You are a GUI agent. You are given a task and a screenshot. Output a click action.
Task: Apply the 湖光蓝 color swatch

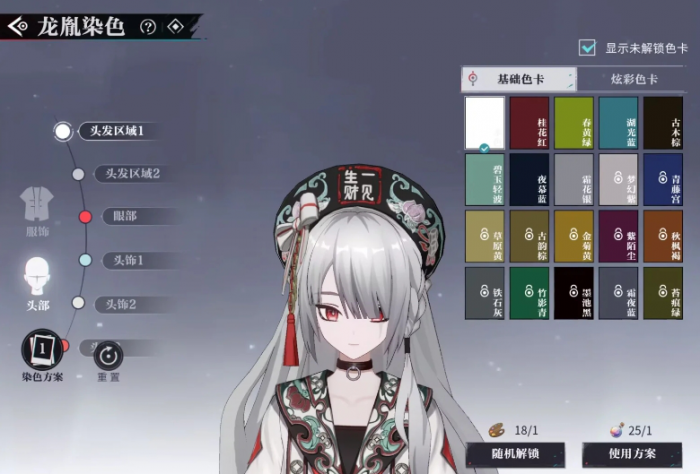tap(618, 122)
